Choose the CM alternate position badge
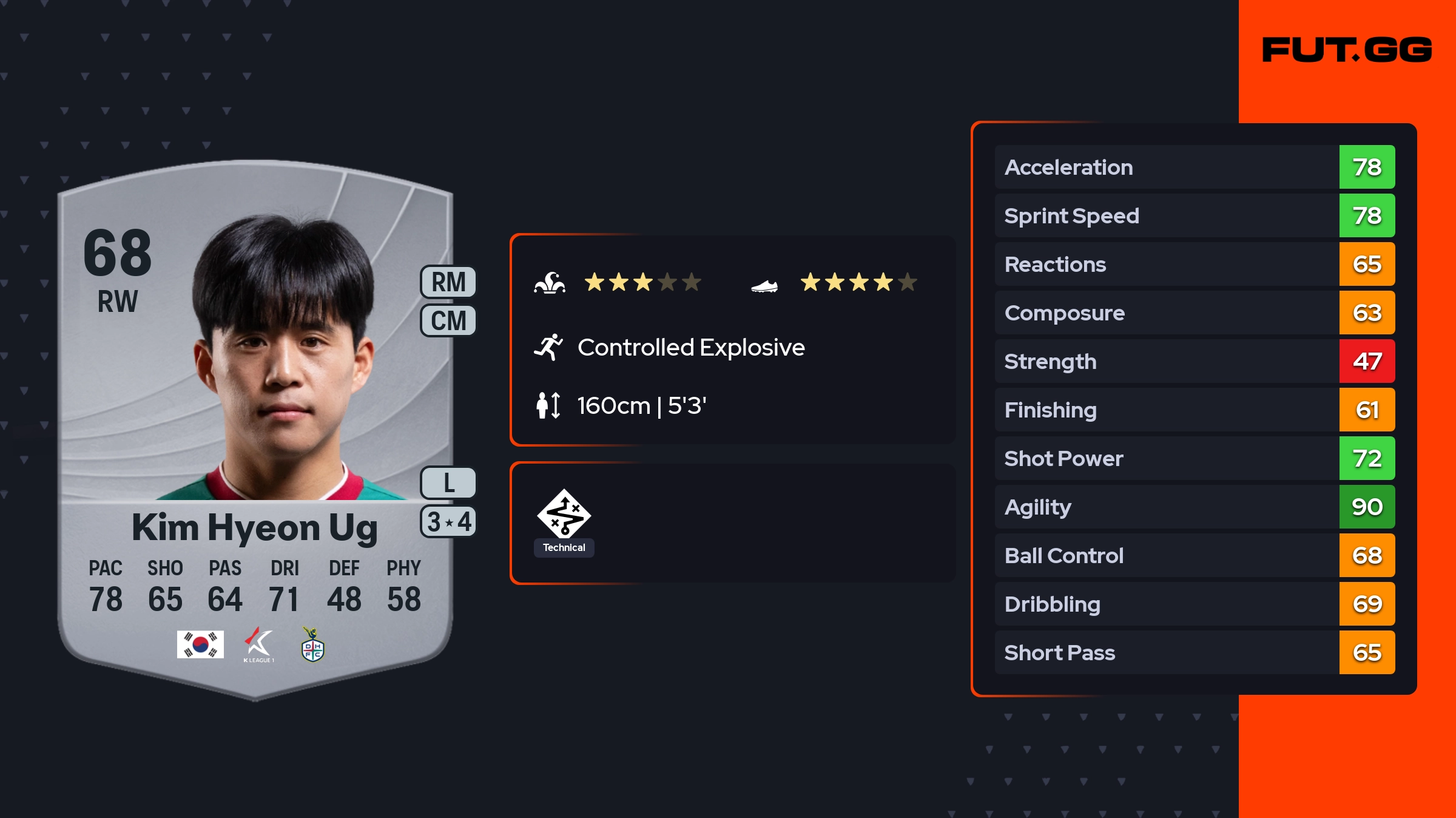Screen dimensions: 1456x818 pos(448,320)
